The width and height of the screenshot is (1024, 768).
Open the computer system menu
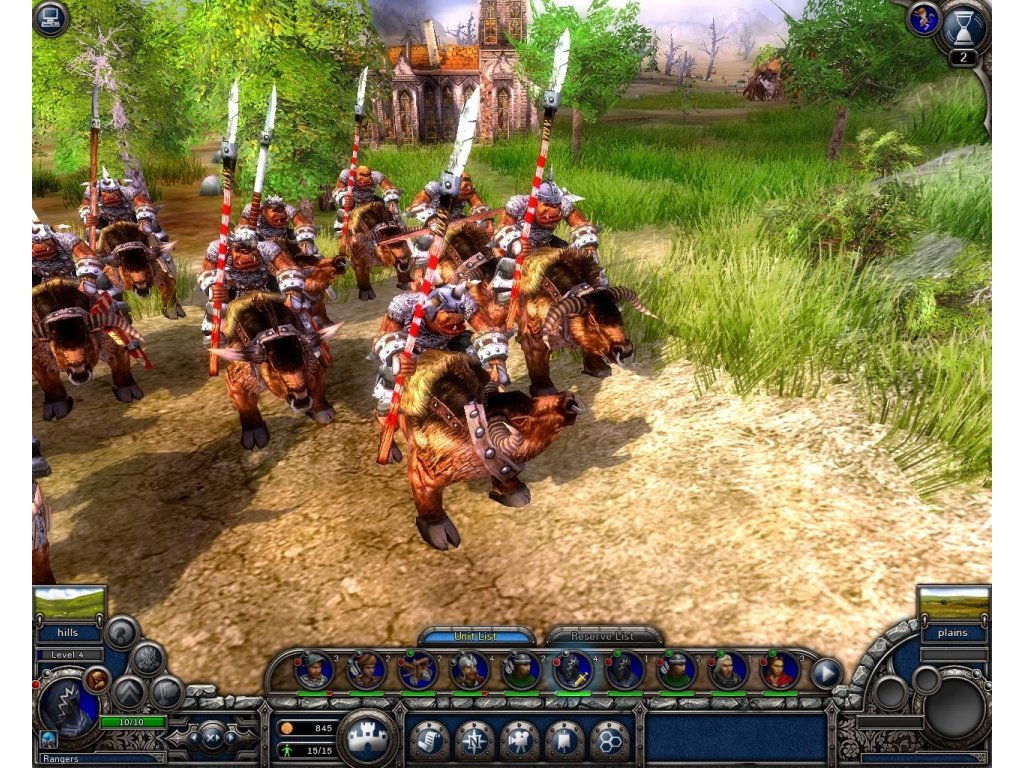50,19
